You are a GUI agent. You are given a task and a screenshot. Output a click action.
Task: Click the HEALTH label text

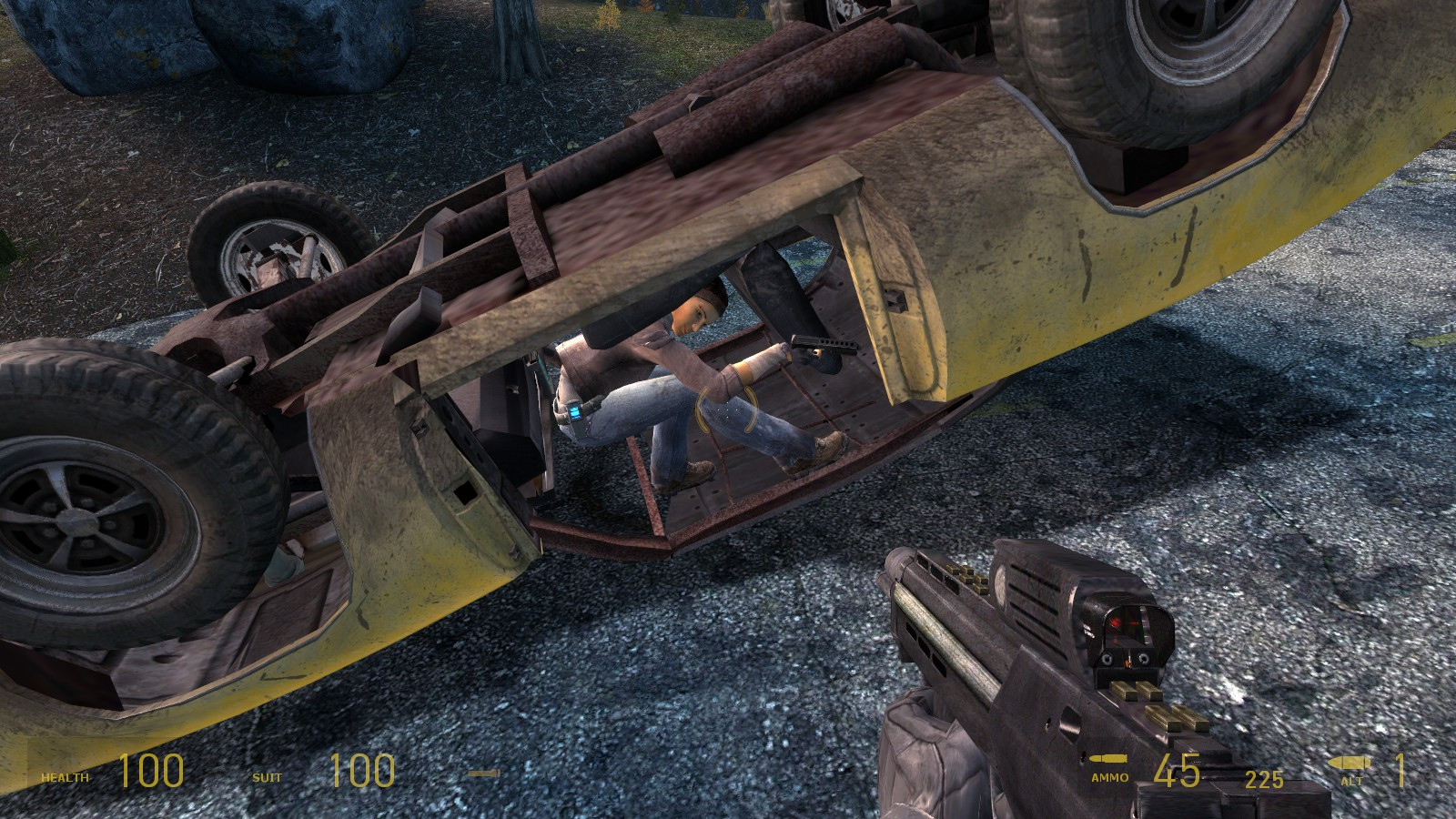pyautogui.click(x=64, y=779)
